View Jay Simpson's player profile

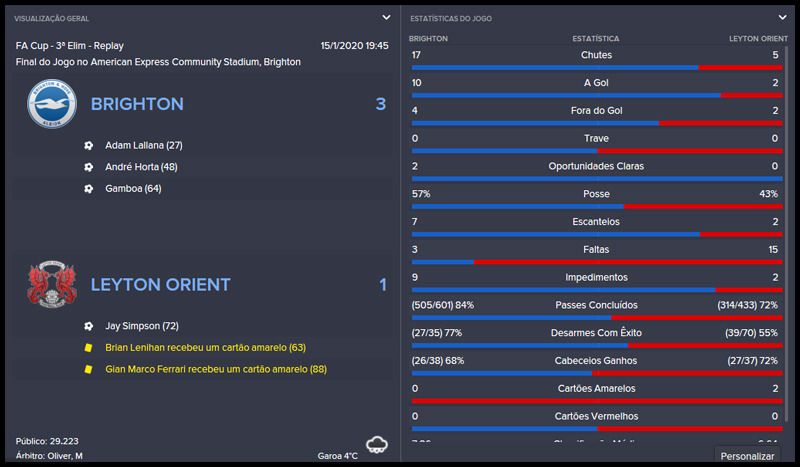click(140, 326)
